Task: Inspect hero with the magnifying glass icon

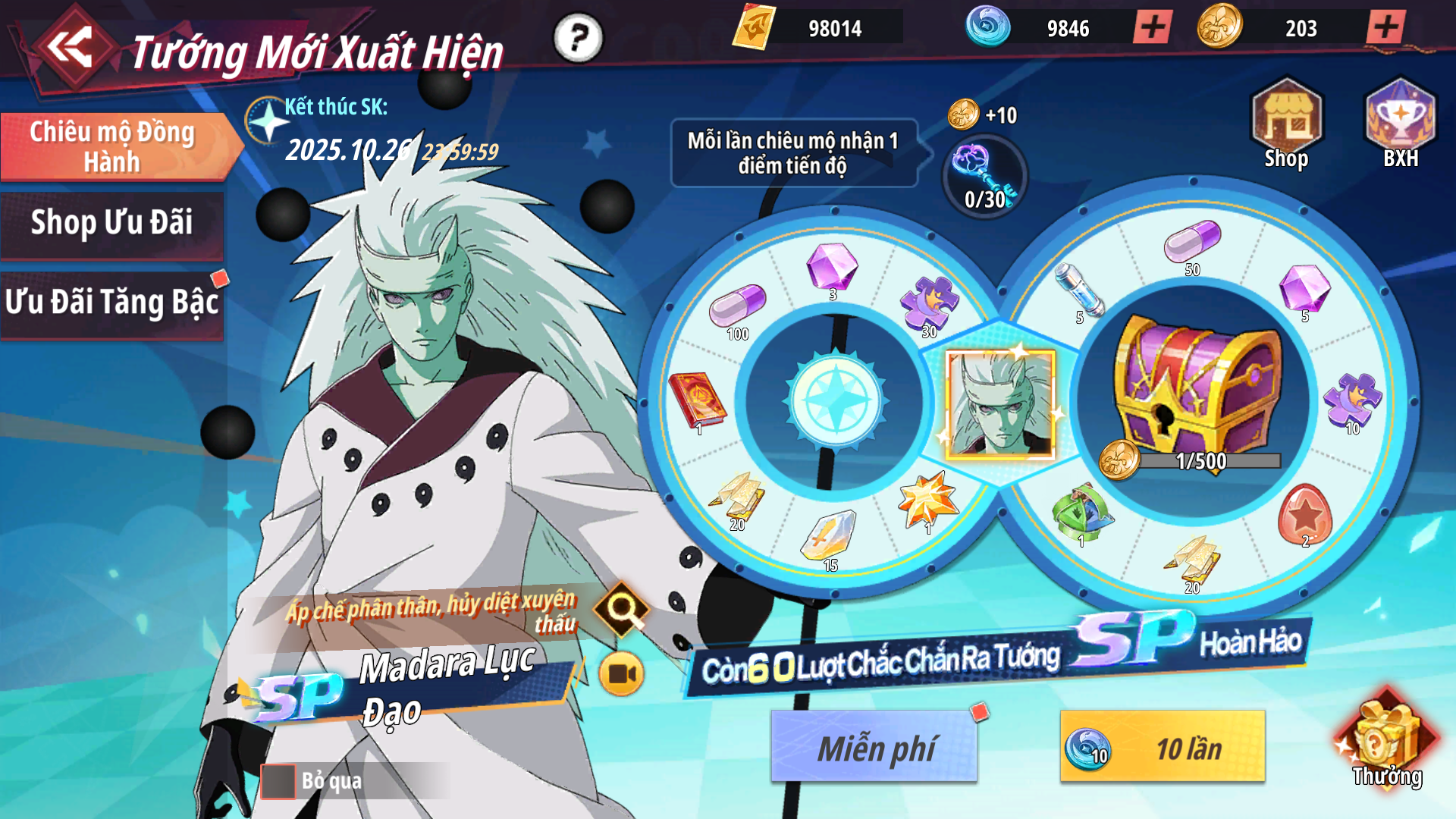Action: [x=621, y=608]
